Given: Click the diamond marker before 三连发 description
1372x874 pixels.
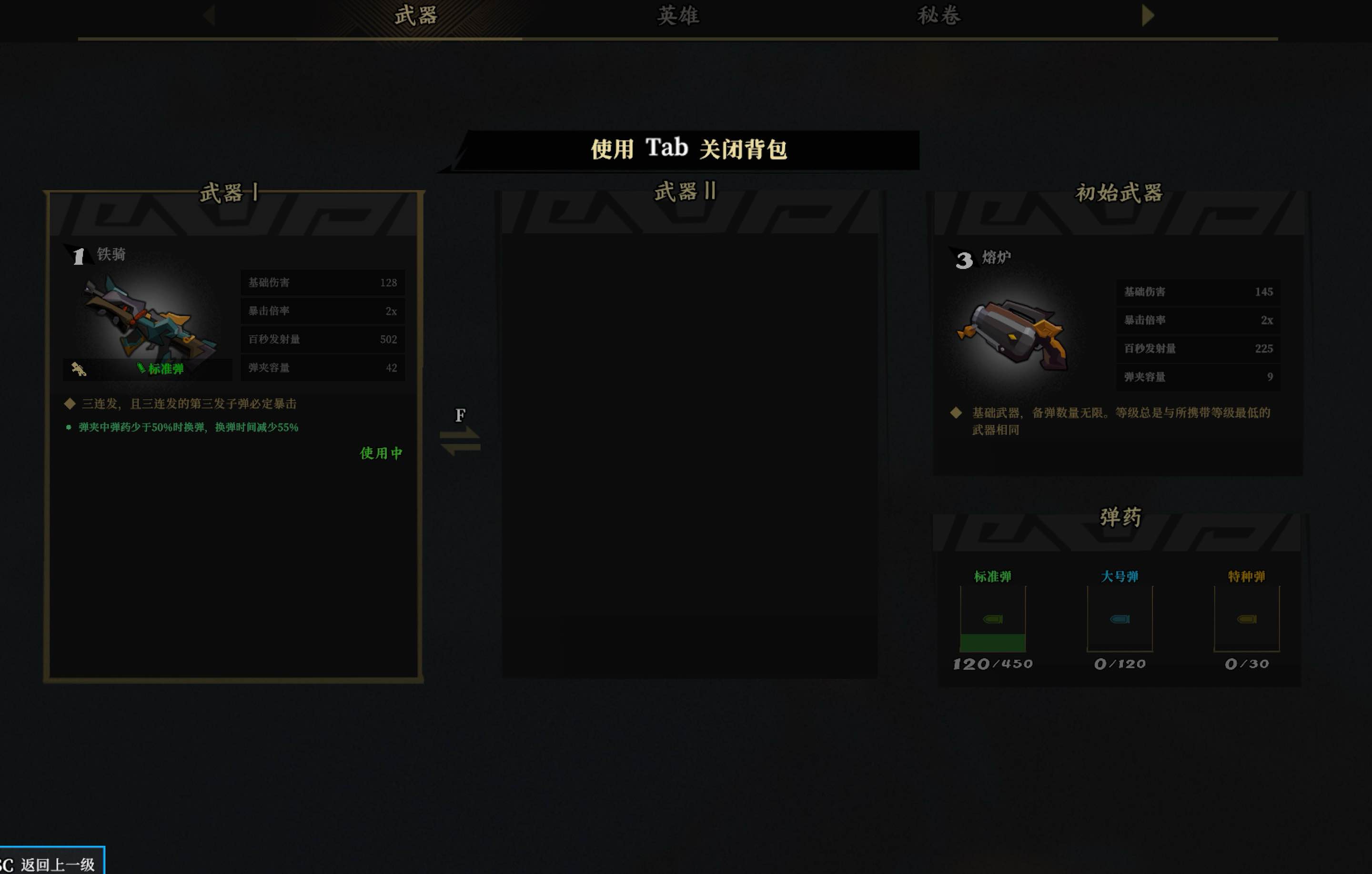Looking at the screenshot, I should point(70,403).
